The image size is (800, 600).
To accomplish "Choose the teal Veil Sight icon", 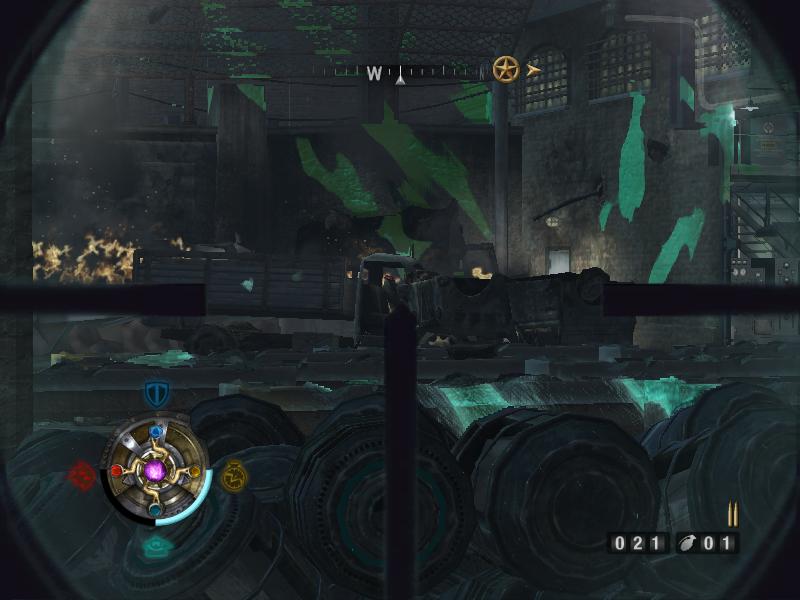I will tap(156, 546).
